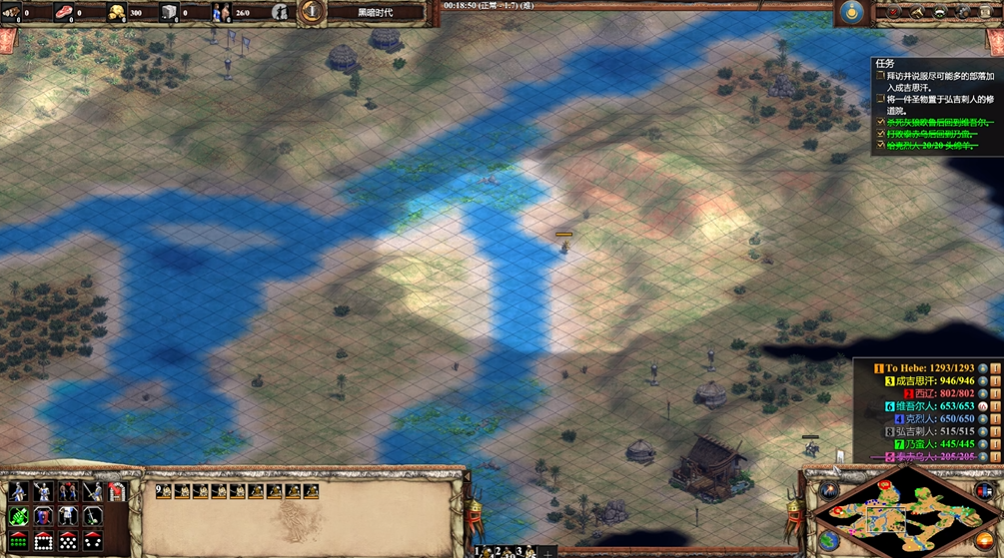Toggle minimap economic mode globe button

[828, 541]
